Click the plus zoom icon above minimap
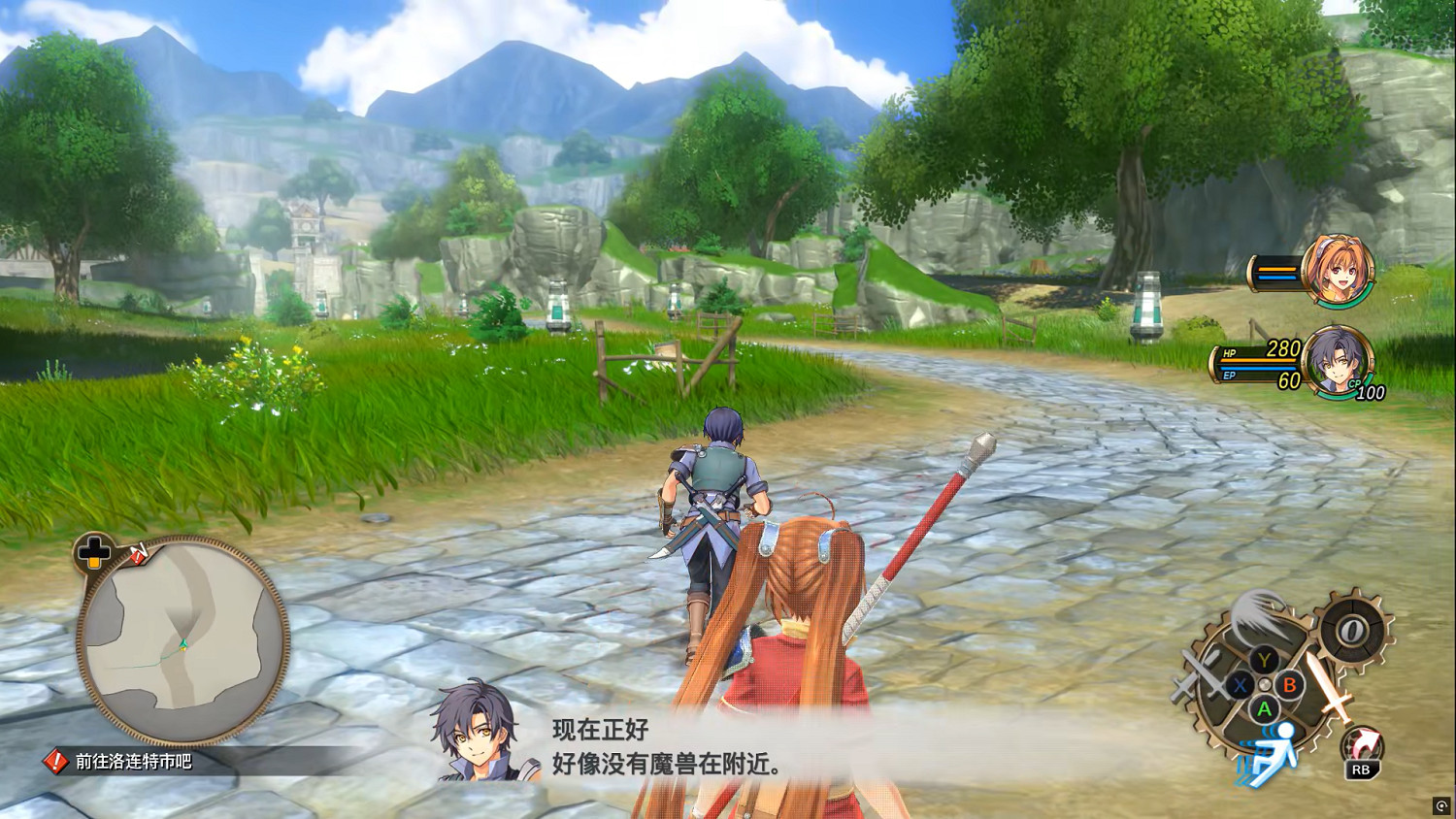The image size is (1456, 819). click(92, 554)
